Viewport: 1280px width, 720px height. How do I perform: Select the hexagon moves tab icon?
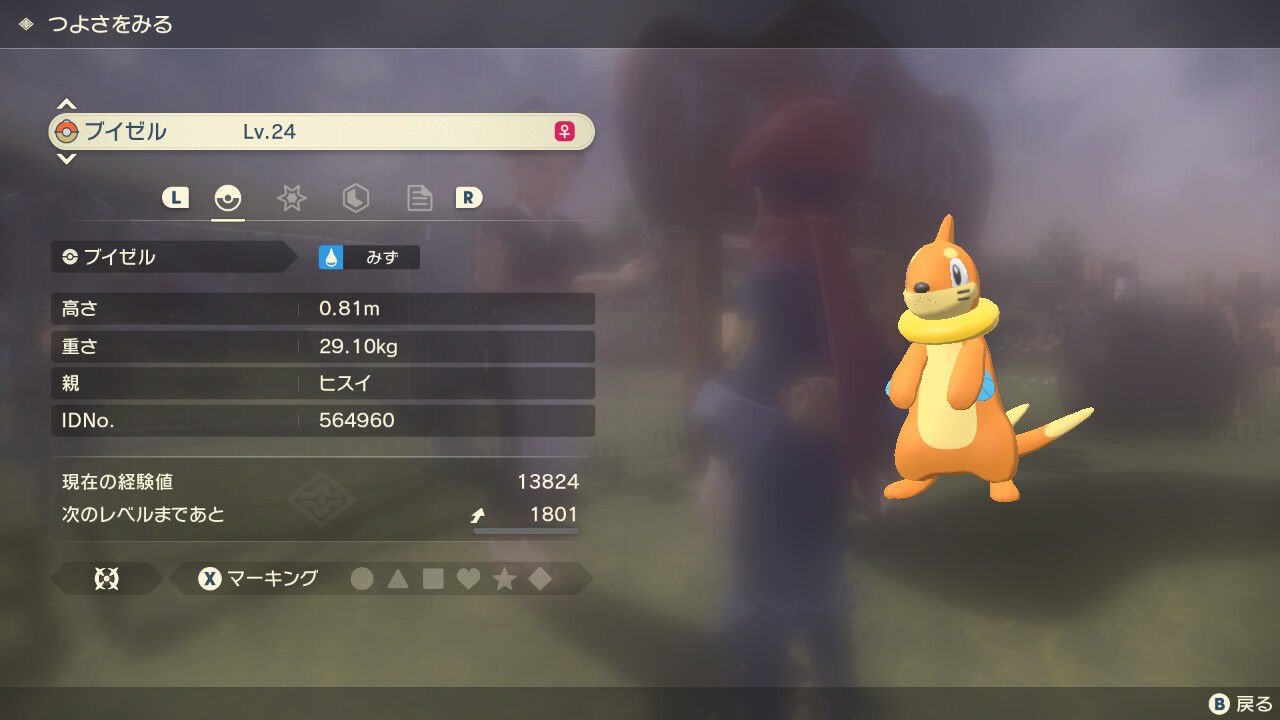tap(355, 198)
